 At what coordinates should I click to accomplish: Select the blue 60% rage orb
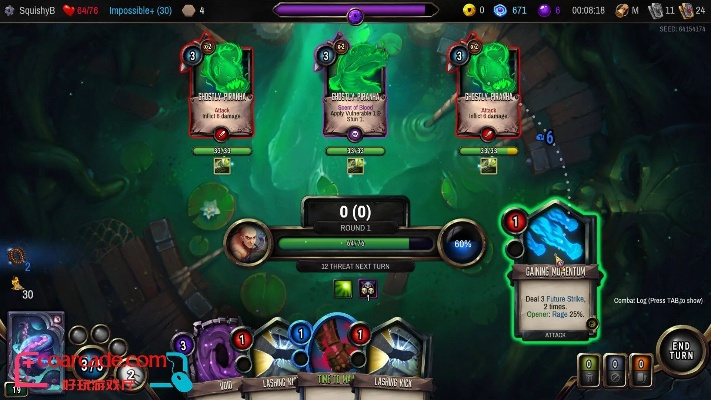click(462, 243)
